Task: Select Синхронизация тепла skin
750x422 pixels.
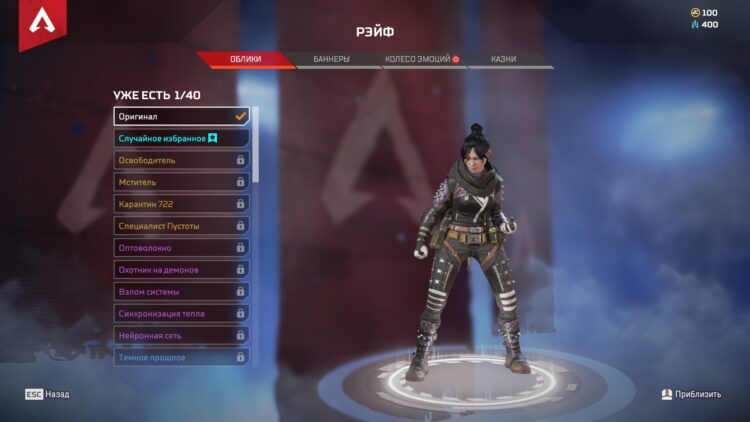Action: pos(181,314)
